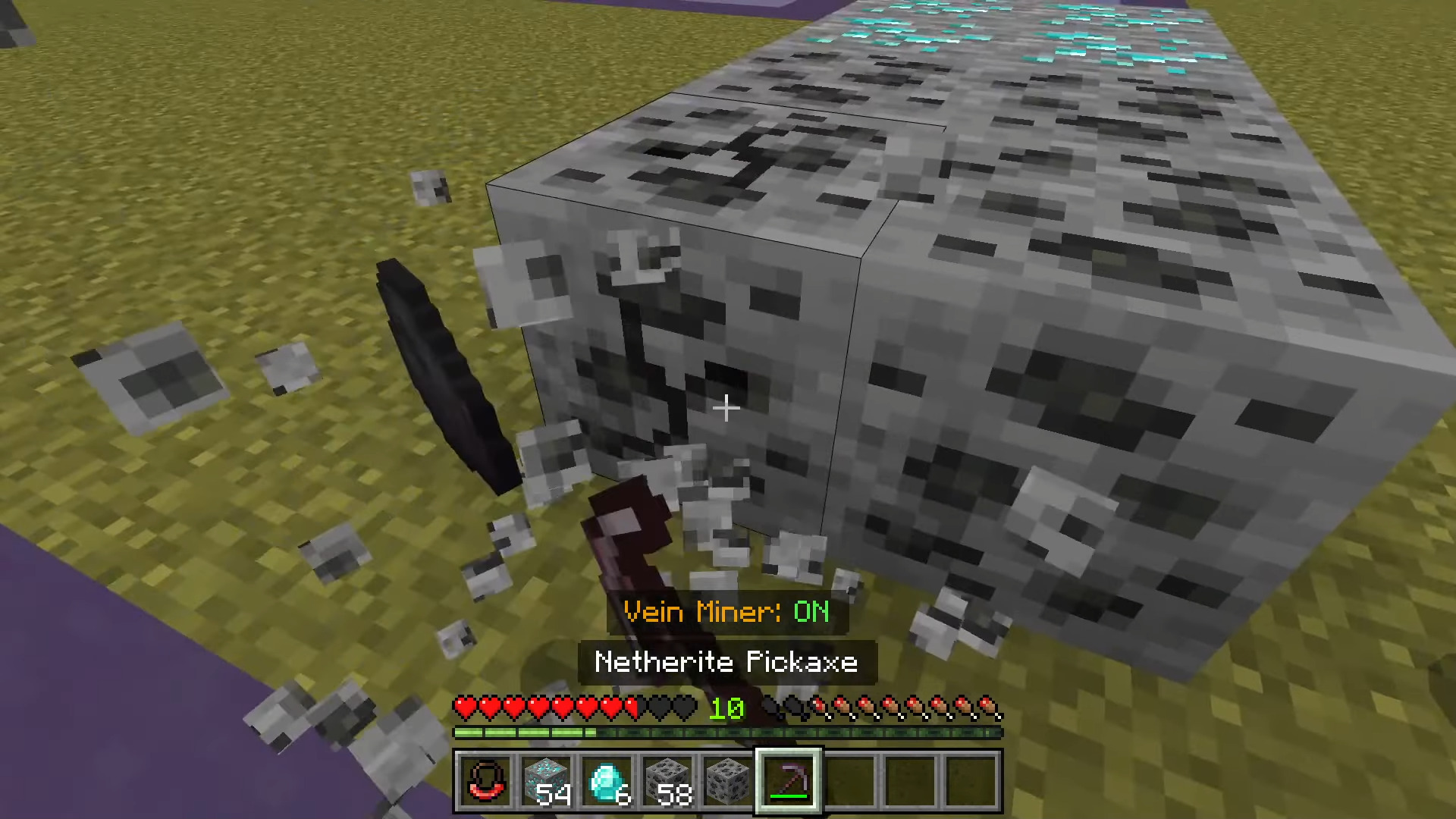This screenshot has height=819, width=1456.
Task: Pick the single coal ore block slot
Action: 728,780
